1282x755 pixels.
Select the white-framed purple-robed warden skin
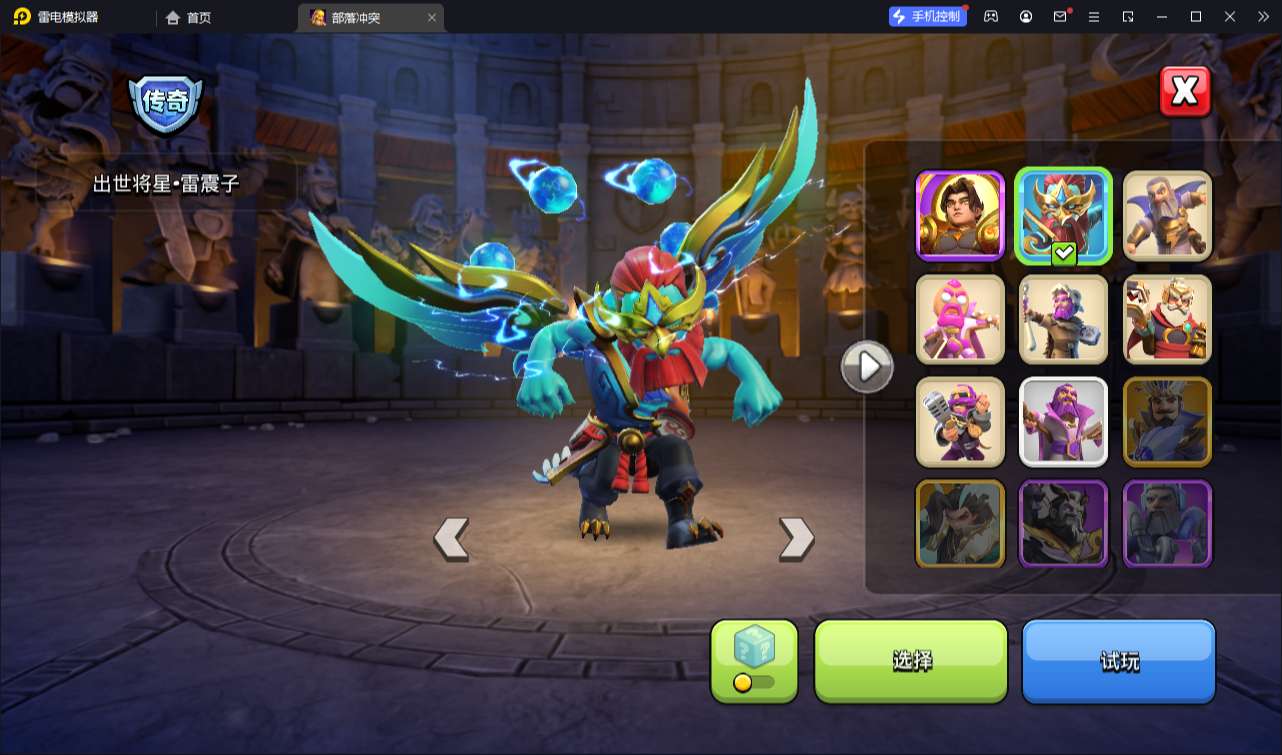tap(1064, 422)
